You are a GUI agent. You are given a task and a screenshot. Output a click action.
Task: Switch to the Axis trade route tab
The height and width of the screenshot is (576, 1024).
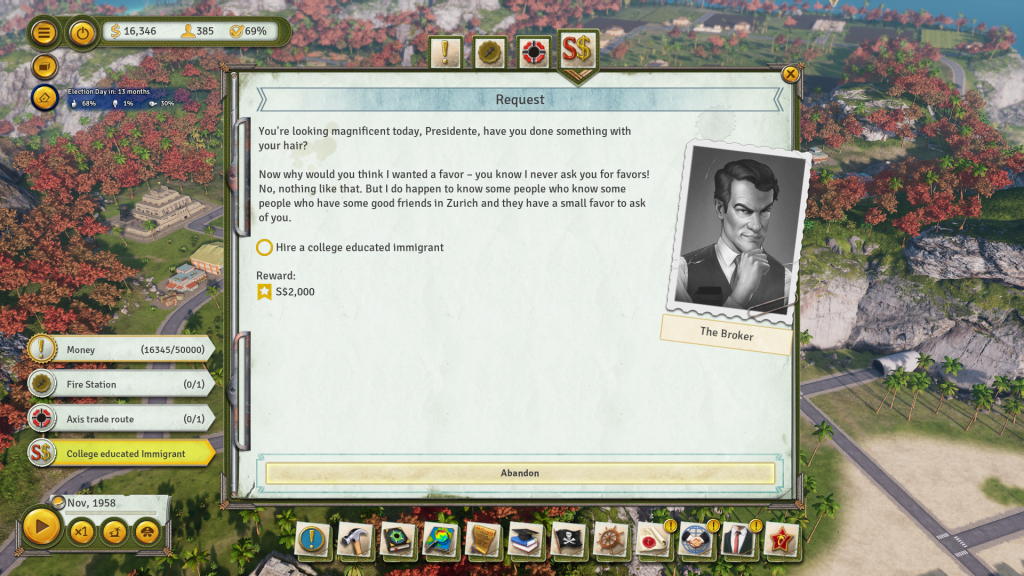coord(535,53)
